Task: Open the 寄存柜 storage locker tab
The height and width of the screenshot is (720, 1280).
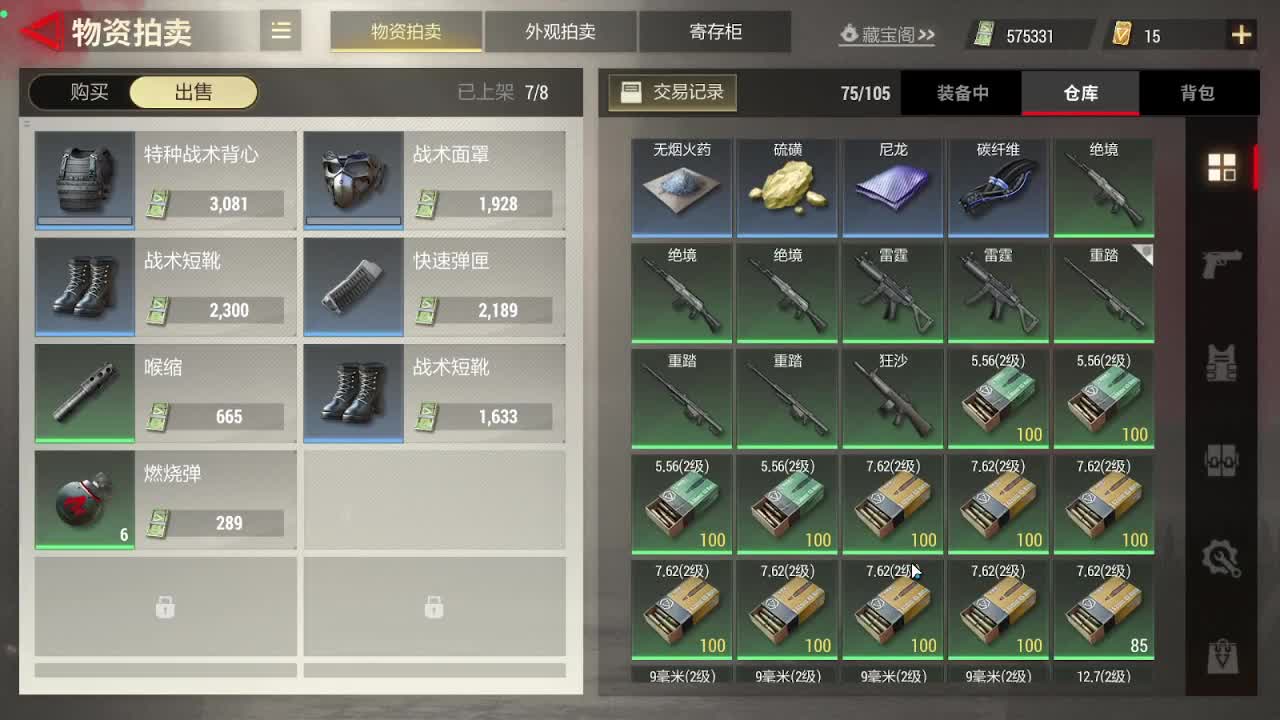Action: [x=716, y=31]
